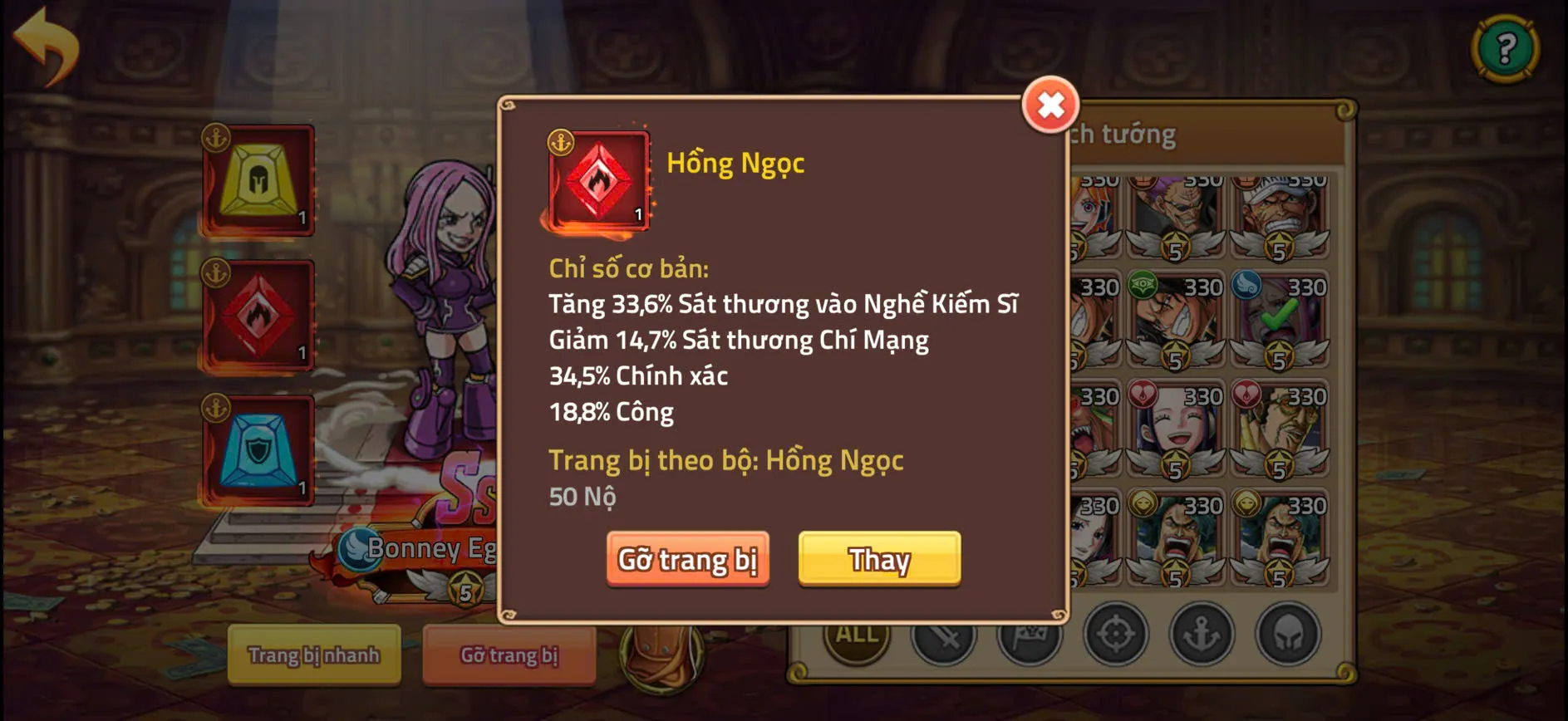Select the yellow helmet gem slot
Image resolution: width=1568 pixels, height=721 pixels.
pyautogui.click(x=258, y=180)
